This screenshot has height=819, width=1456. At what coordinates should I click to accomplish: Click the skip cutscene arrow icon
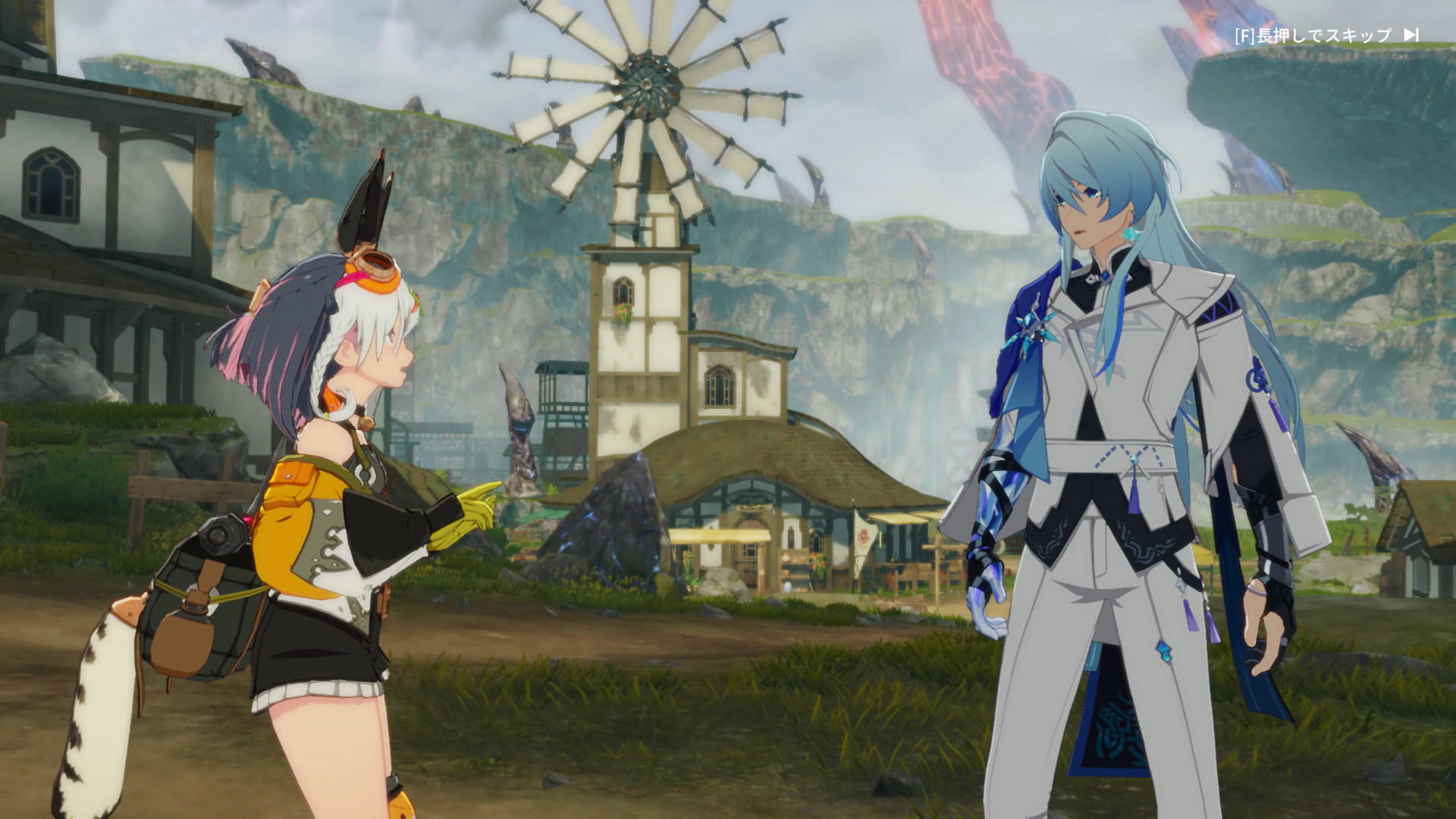pyautogui.click(x=1411, y=35)
